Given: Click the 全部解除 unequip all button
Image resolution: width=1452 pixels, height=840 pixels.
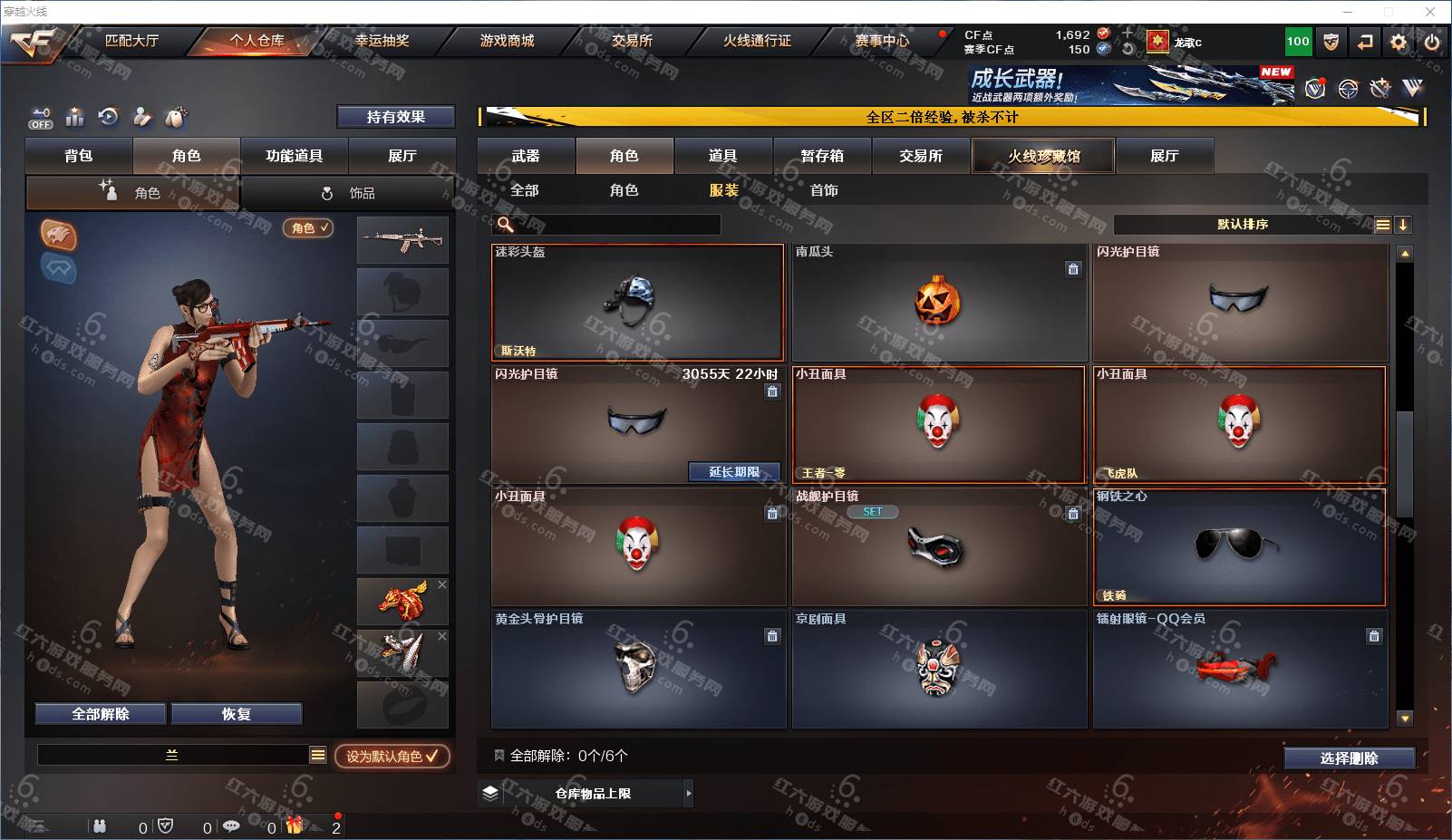Looking at the screenshot, I should click(101, 714).
